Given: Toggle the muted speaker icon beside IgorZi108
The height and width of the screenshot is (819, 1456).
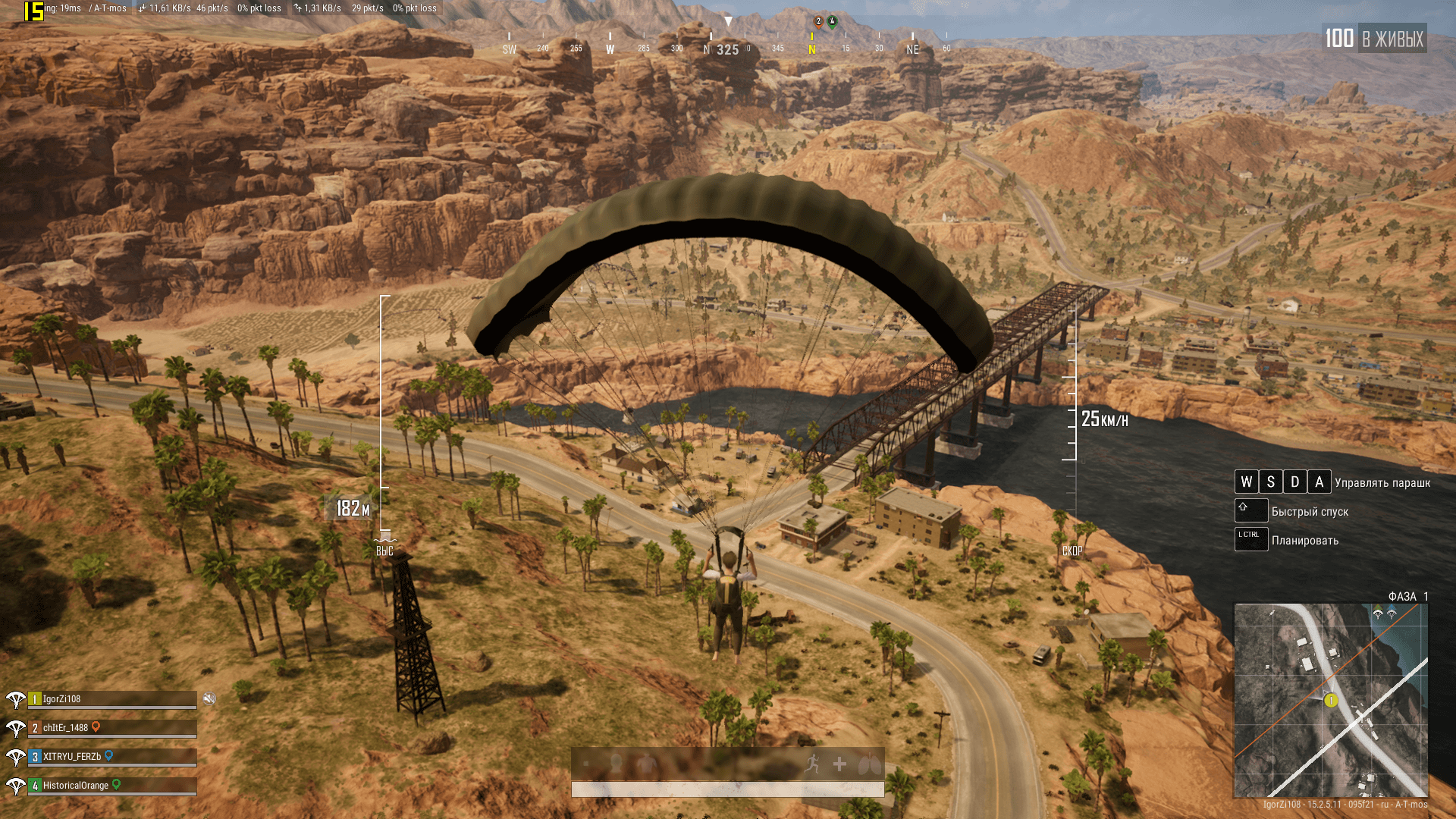Looking at the screenshot, I should tap(209, 698).
